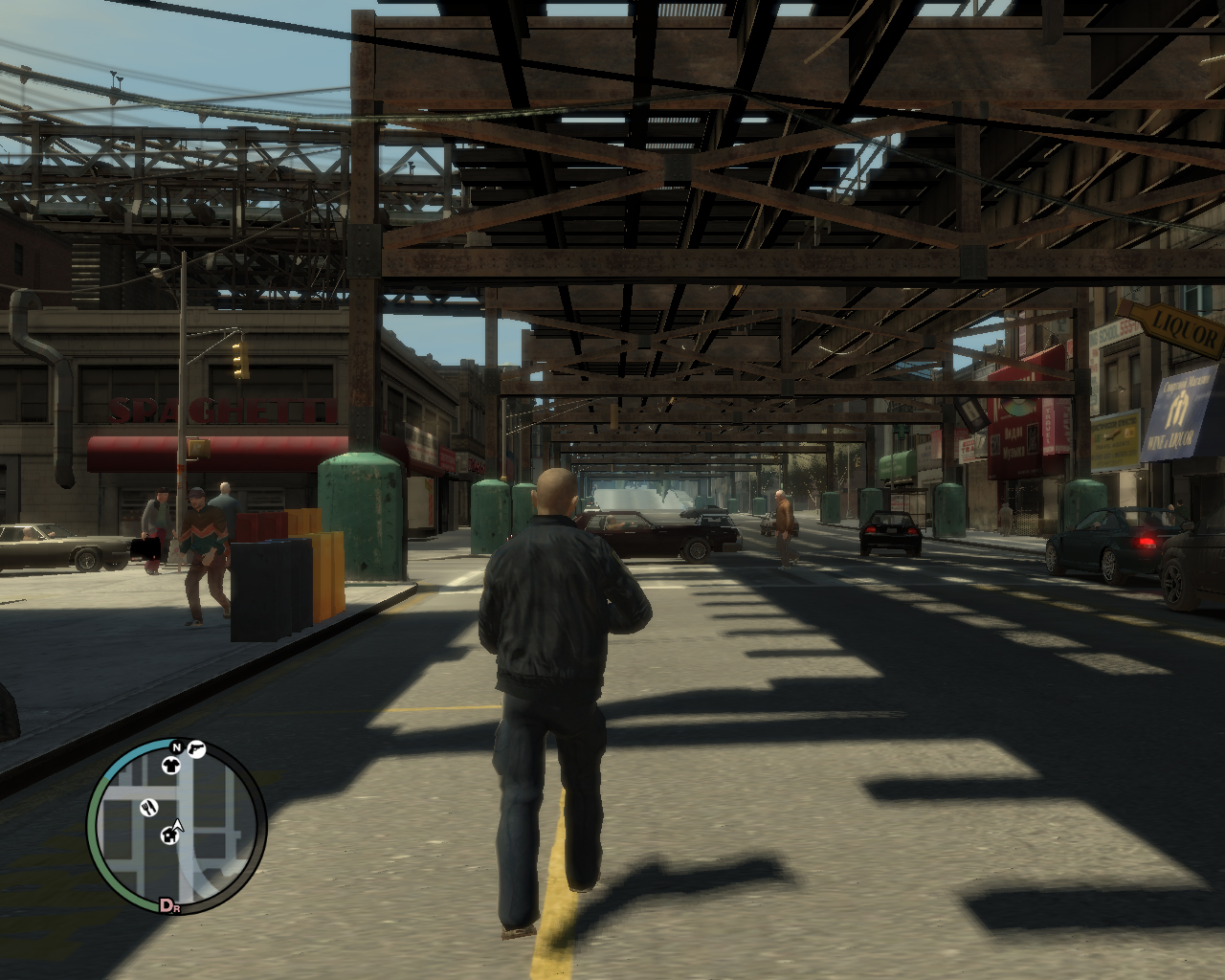Select the clothing store t-shirt marker
1225x980 pixels.
tap(170, 765)
